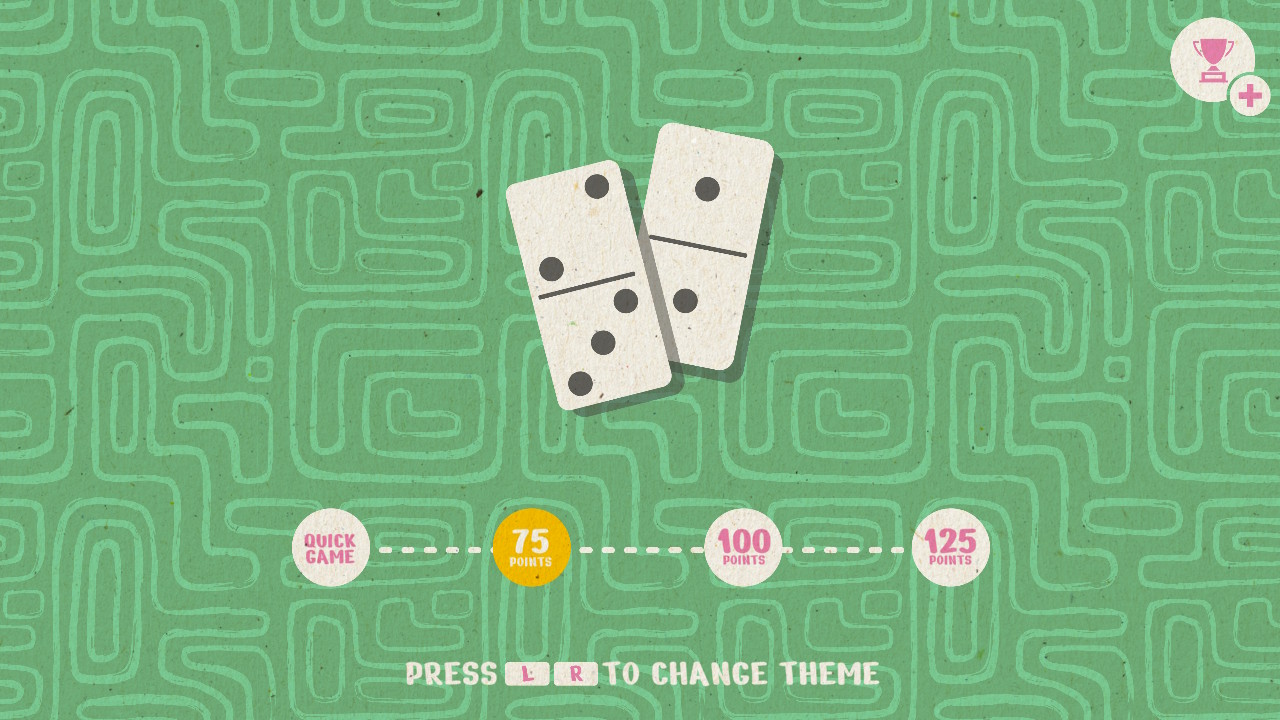Click the 125 Points circle button
Viewport: 1280px width, 720px height.
pos(950,546)
